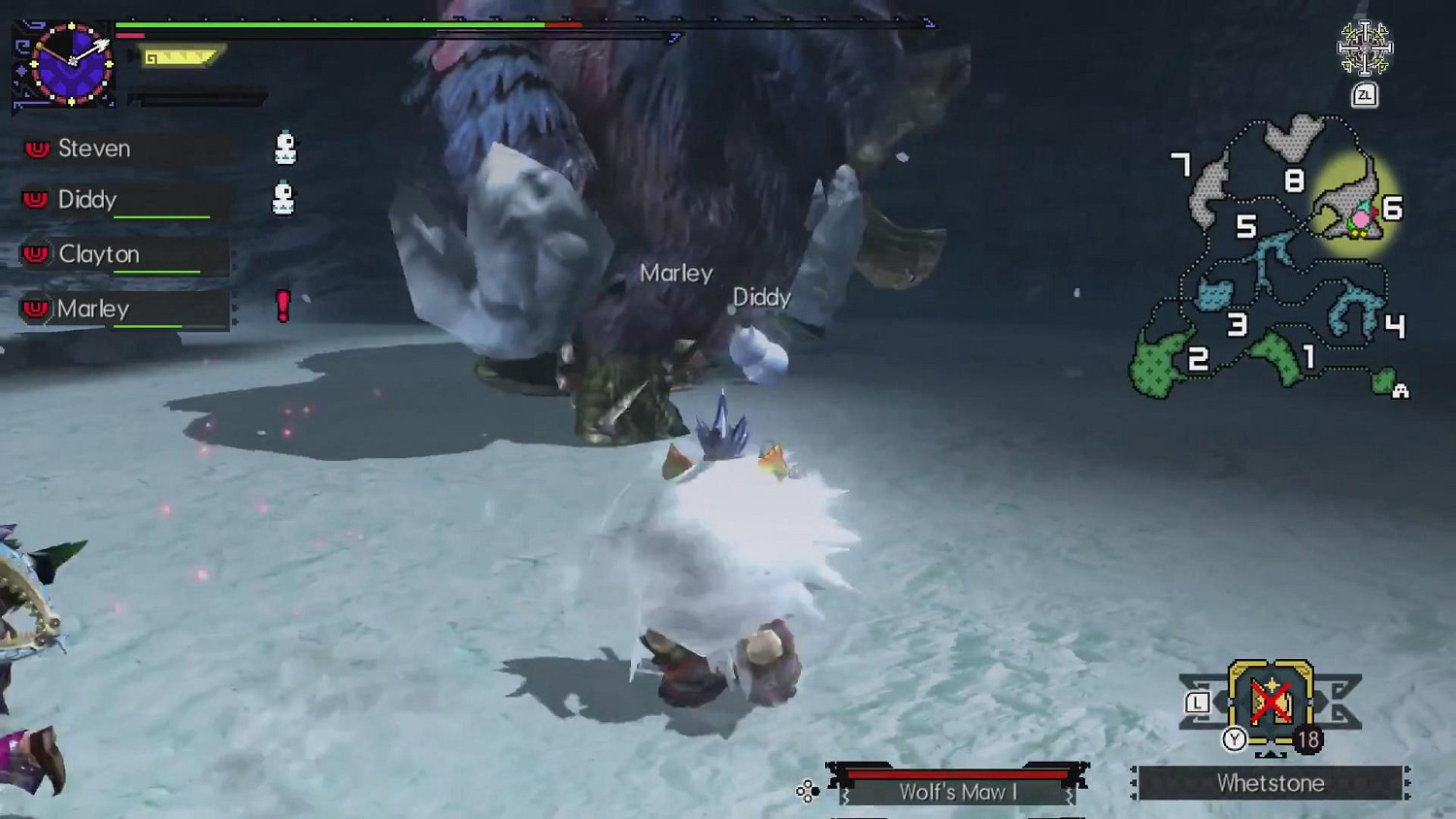Image resolution: width=1456 pixels, height=819 pixels.
Task: Click the L button prompt beside the item bar
Action: [x=1197, y=701]
